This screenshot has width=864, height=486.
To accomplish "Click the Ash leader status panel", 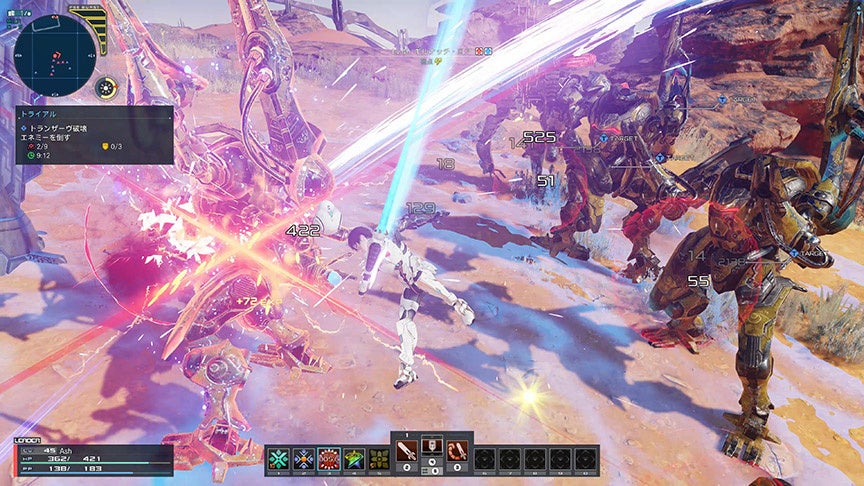I will (94, 458).
